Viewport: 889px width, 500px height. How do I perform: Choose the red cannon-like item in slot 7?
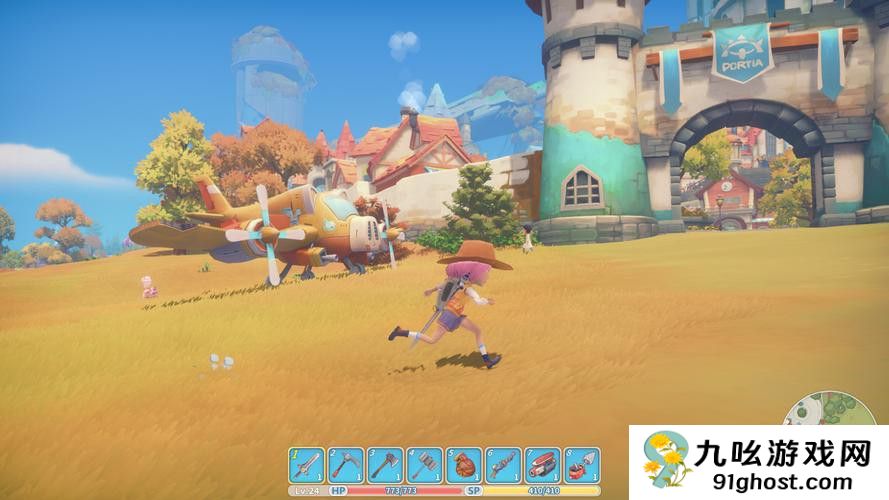pos(542,465)
